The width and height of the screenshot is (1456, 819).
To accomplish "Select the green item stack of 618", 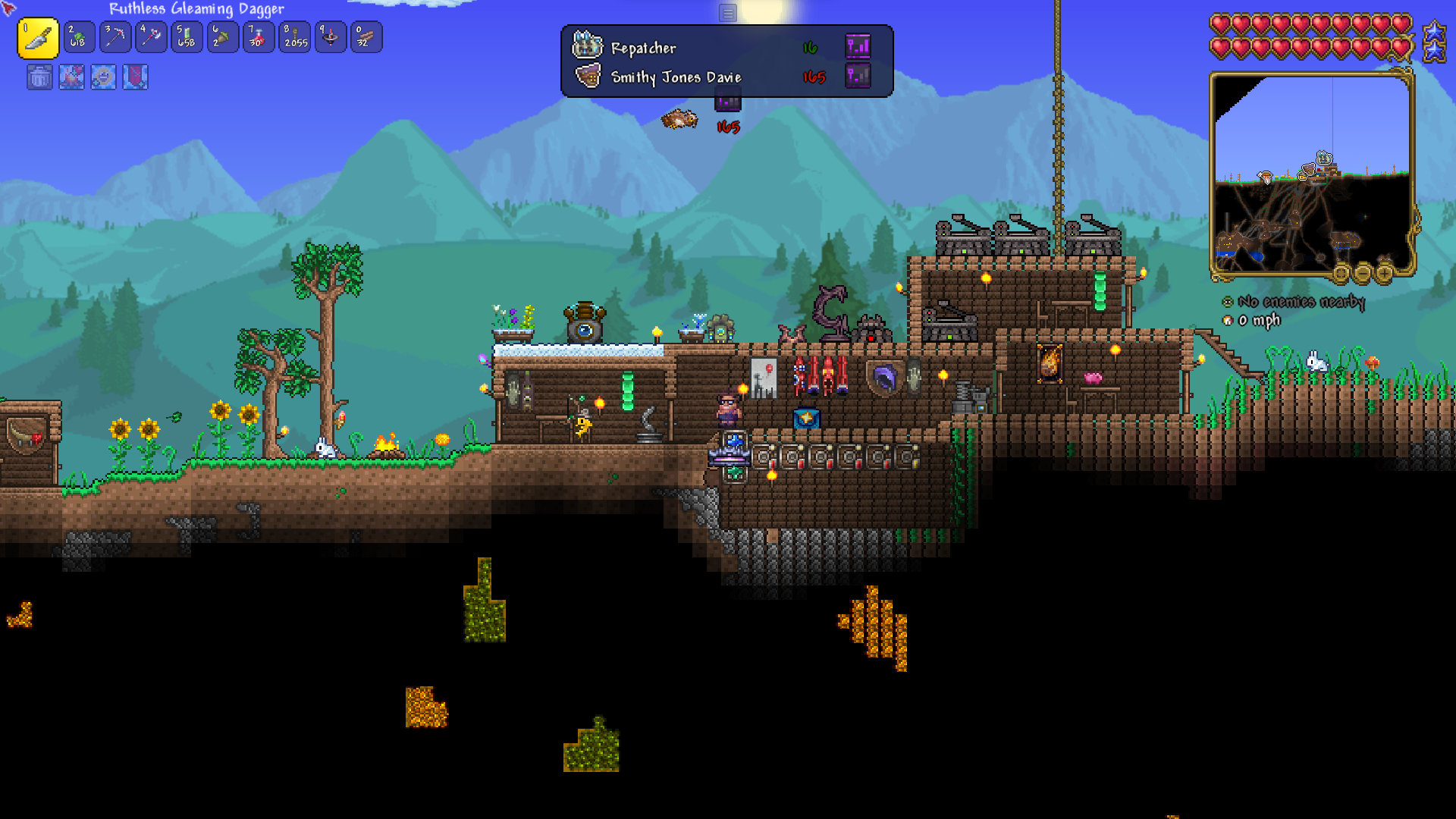I will pos(79,37).
